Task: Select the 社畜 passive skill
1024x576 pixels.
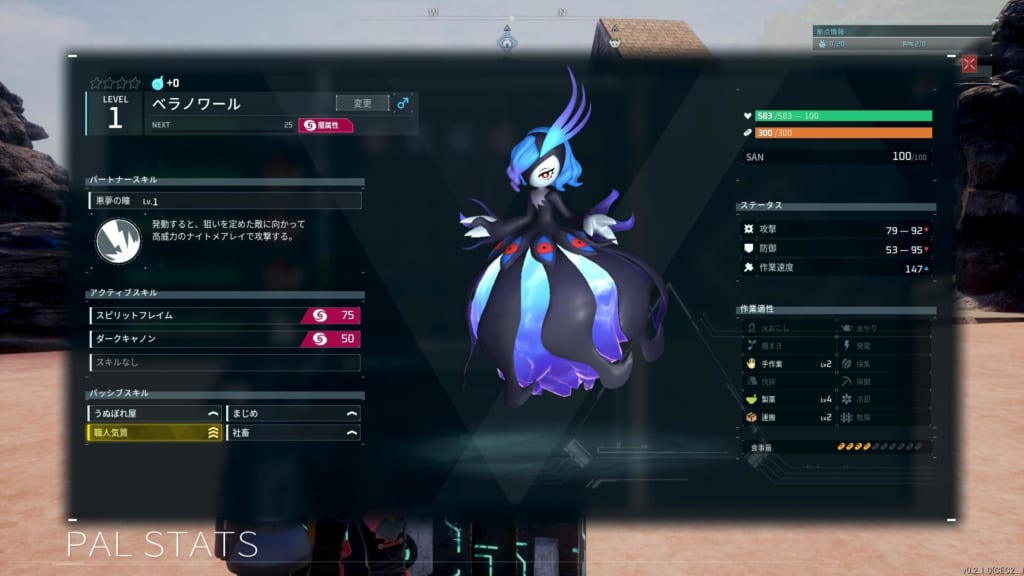Action: coord(294,433)
